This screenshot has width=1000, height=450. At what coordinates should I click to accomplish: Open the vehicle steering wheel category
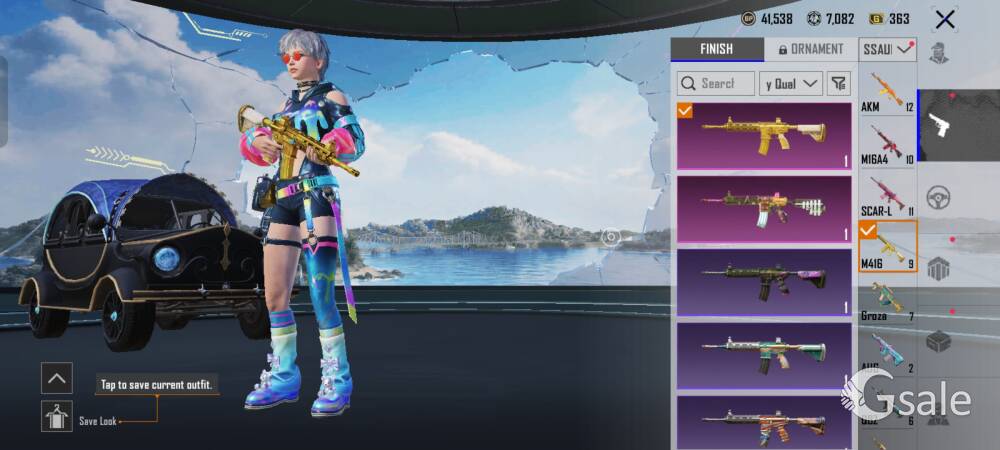click(938, 197)
